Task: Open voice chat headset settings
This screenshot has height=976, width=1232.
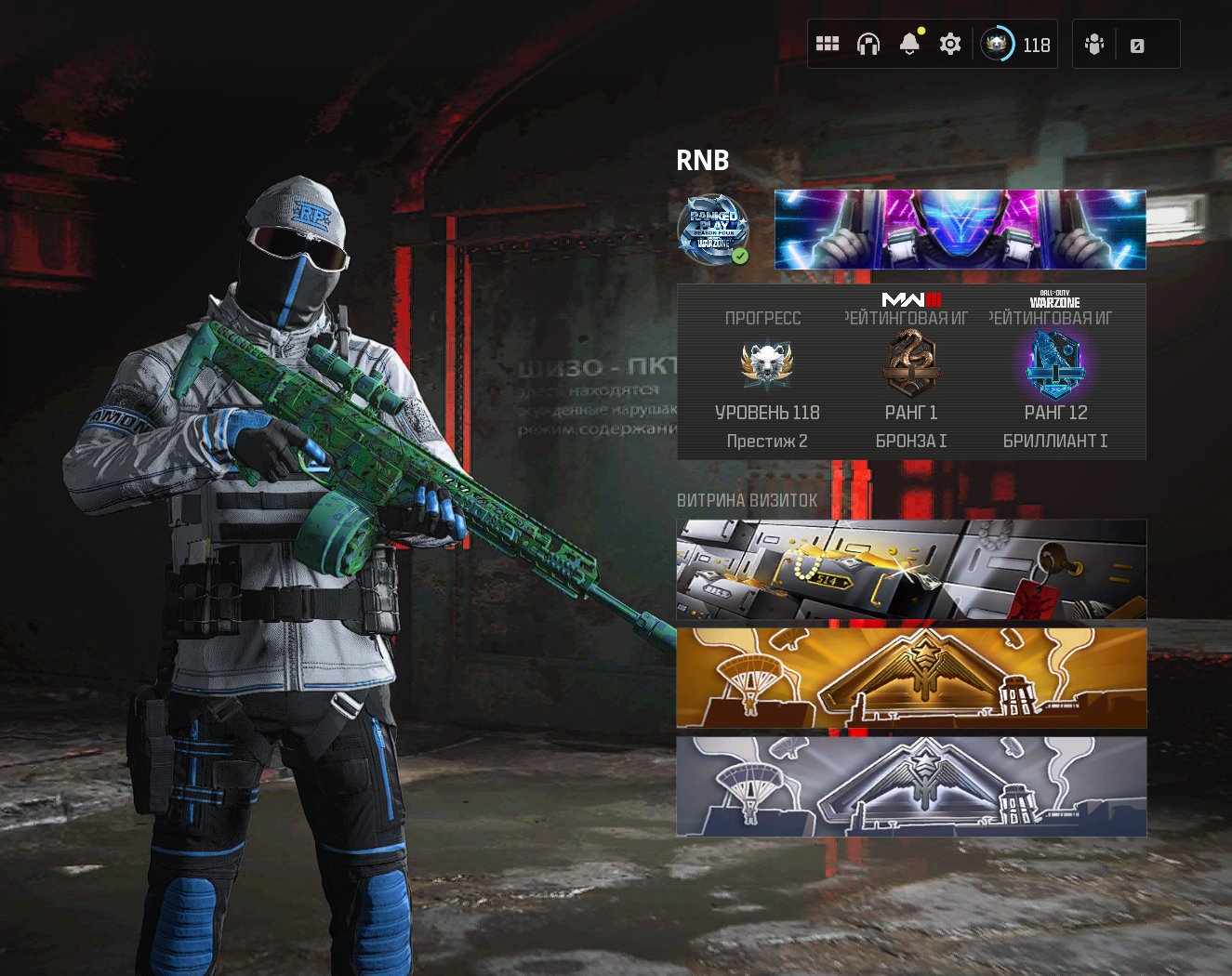Action: coord(868,44)
